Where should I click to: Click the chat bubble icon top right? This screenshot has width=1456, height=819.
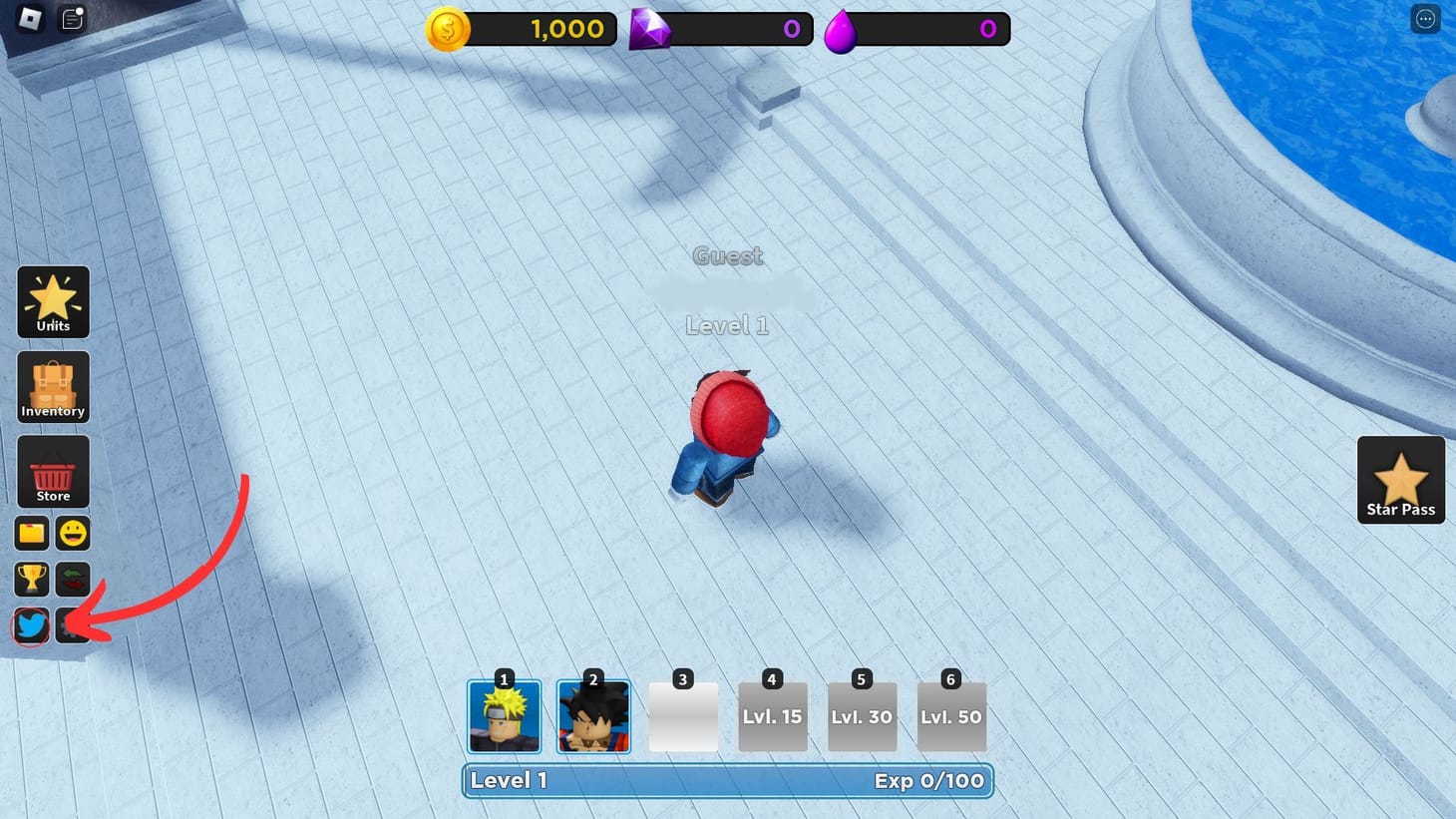point(1425,18)
